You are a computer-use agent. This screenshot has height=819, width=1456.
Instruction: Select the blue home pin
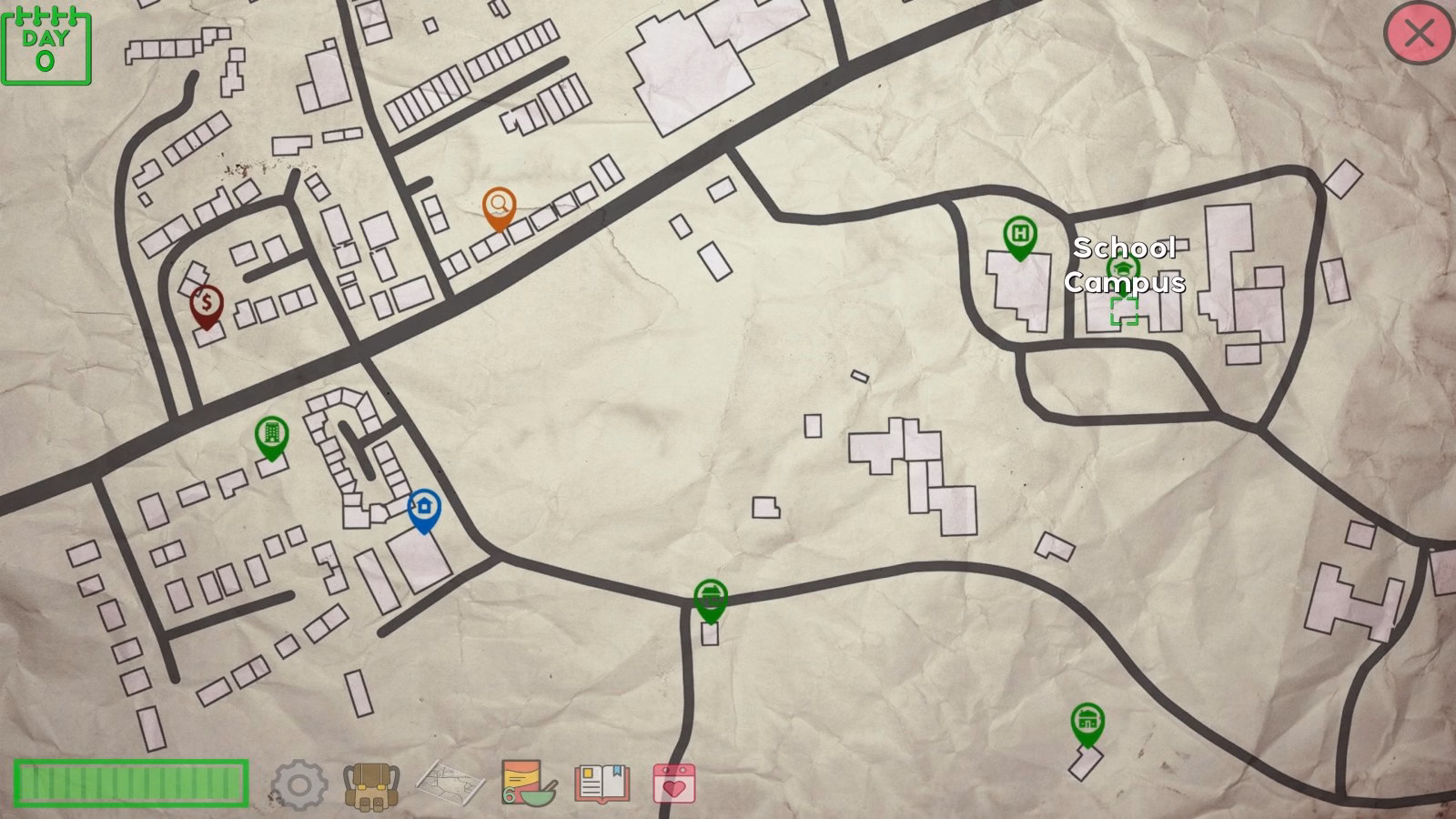[423, 507]
